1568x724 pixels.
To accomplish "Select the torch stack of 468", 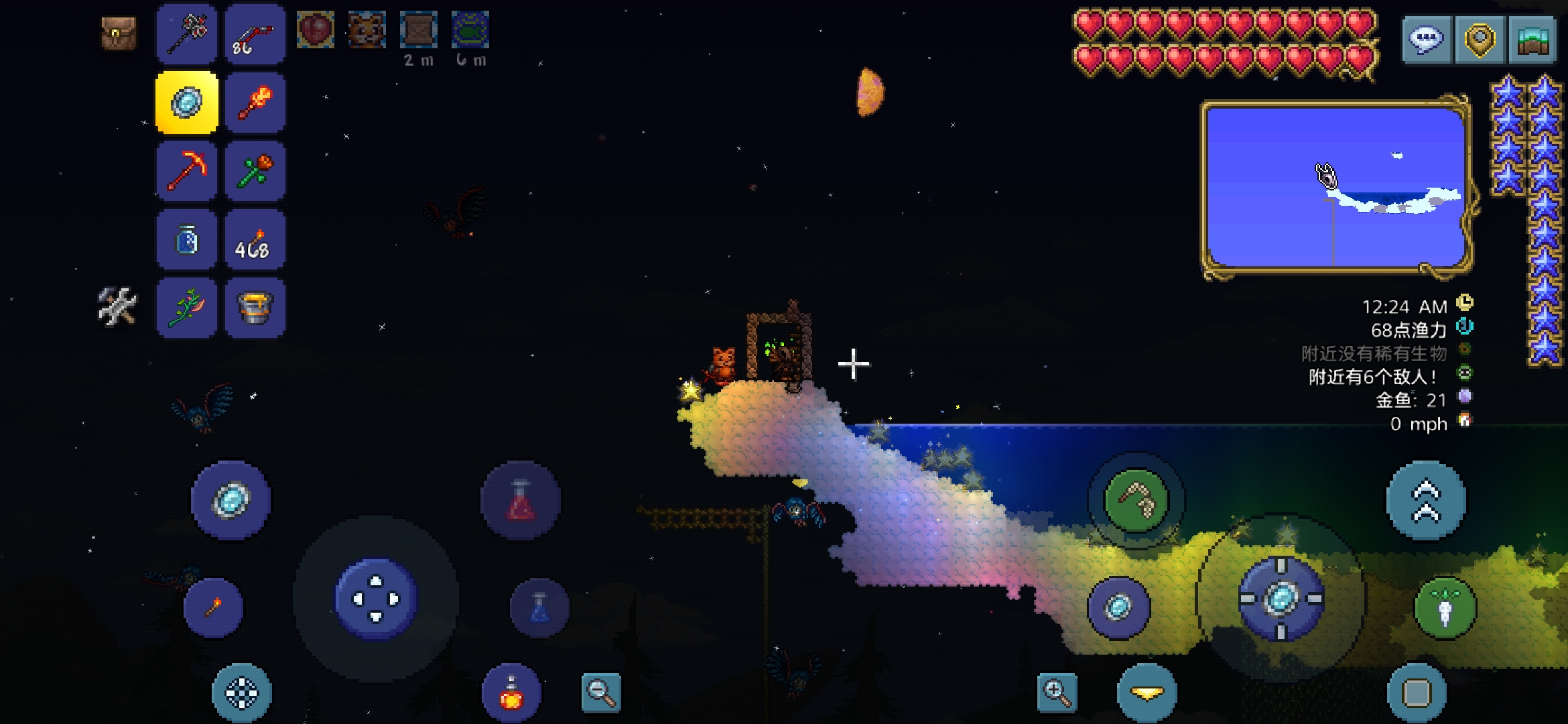I will pyautogui.click(x=255, y=240).
